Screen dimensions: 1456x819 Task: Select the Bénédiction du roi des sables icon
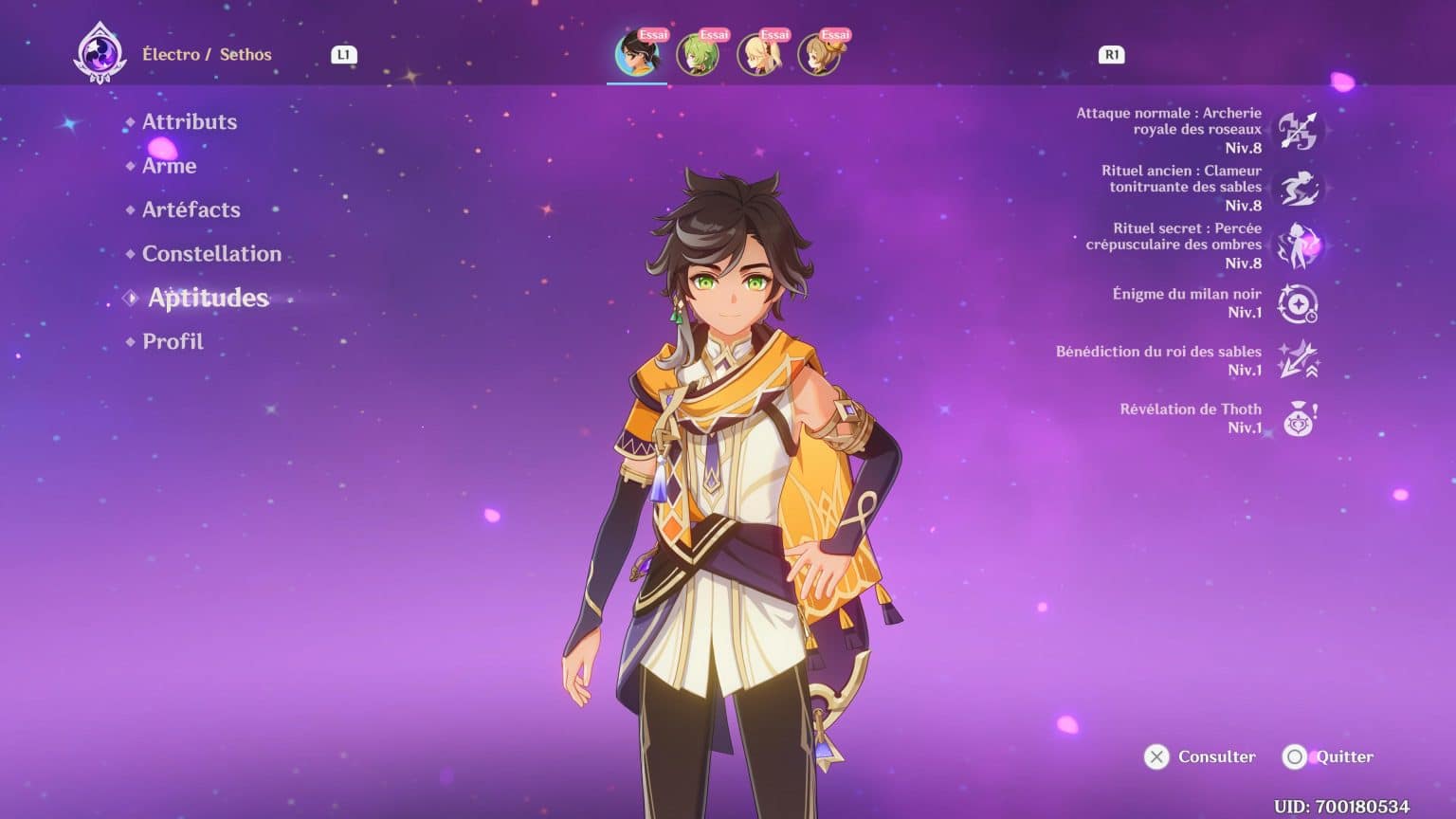pos(1297,361)
